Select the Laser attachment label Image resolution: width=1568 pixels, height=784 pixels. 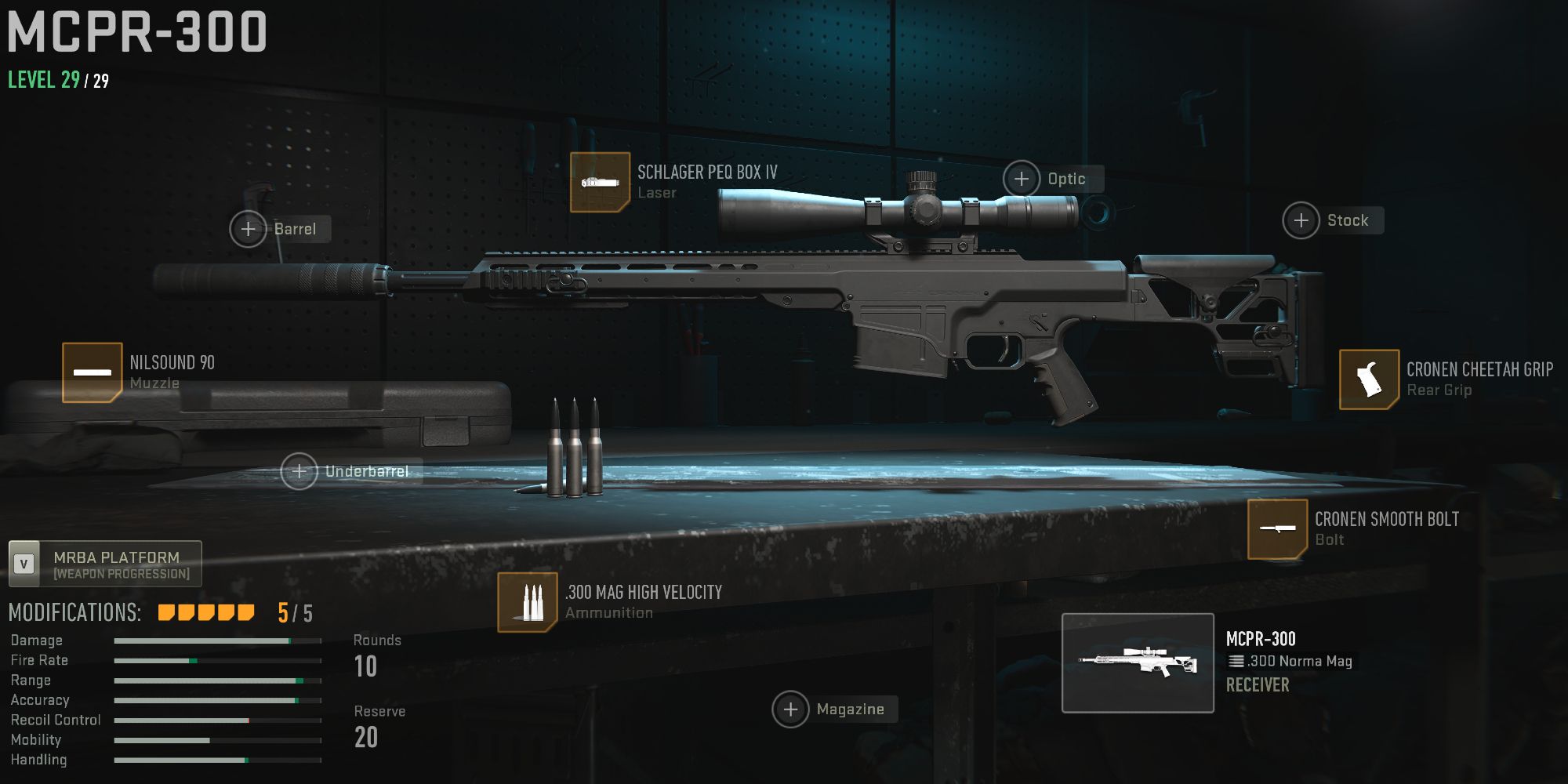click(657, 192)
